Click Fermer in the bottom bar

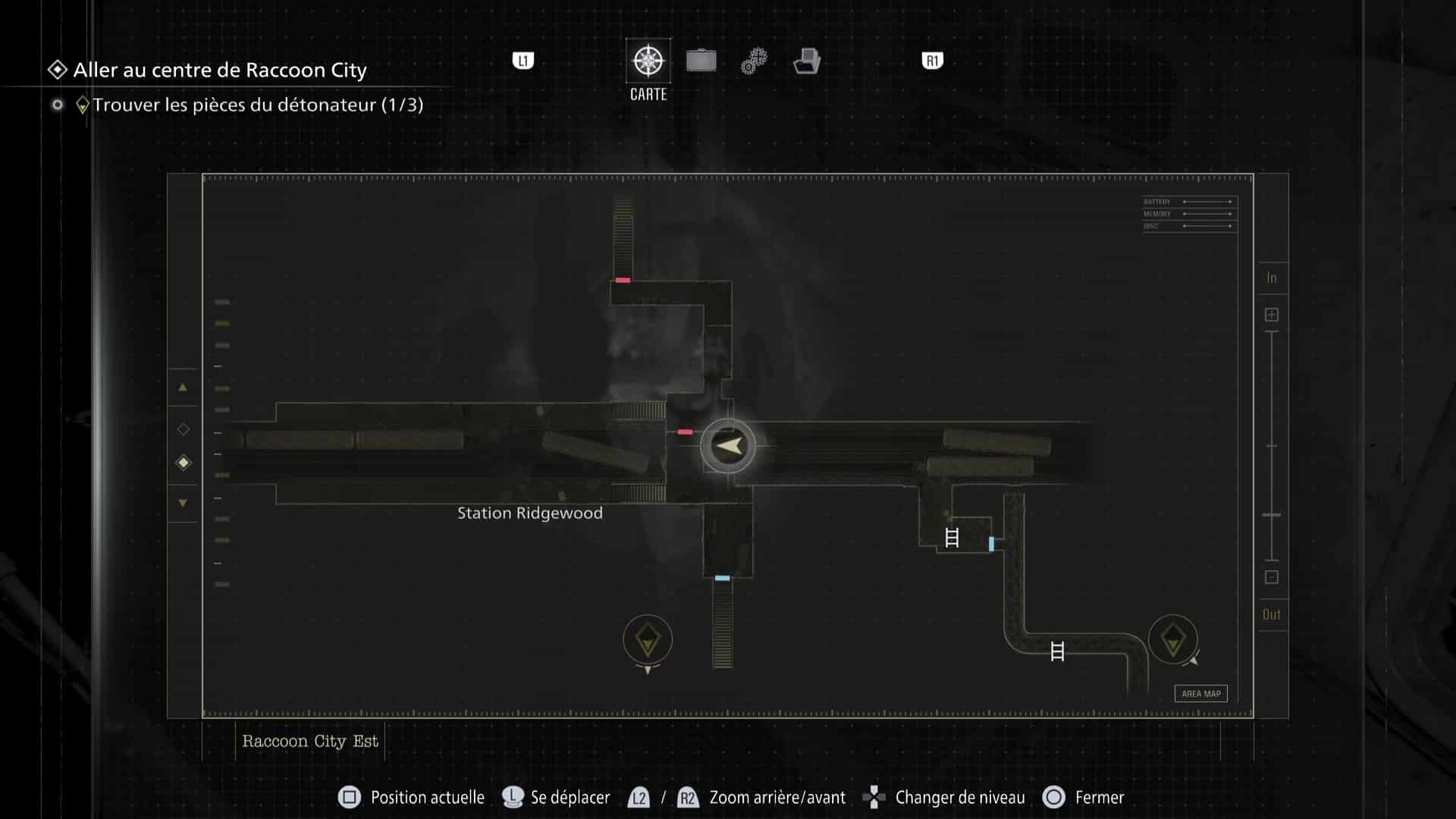click(x=1099, y=797)
